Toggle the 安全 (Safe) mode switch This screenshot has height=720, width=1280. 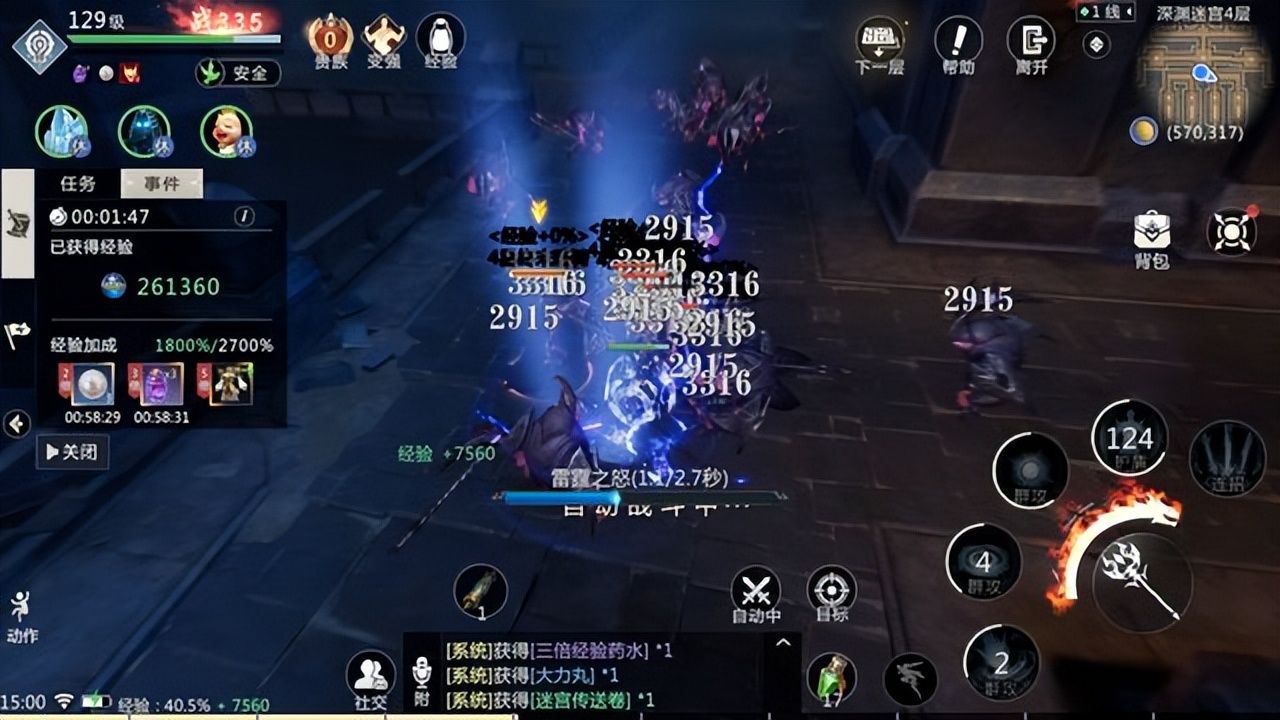point(238,74)
